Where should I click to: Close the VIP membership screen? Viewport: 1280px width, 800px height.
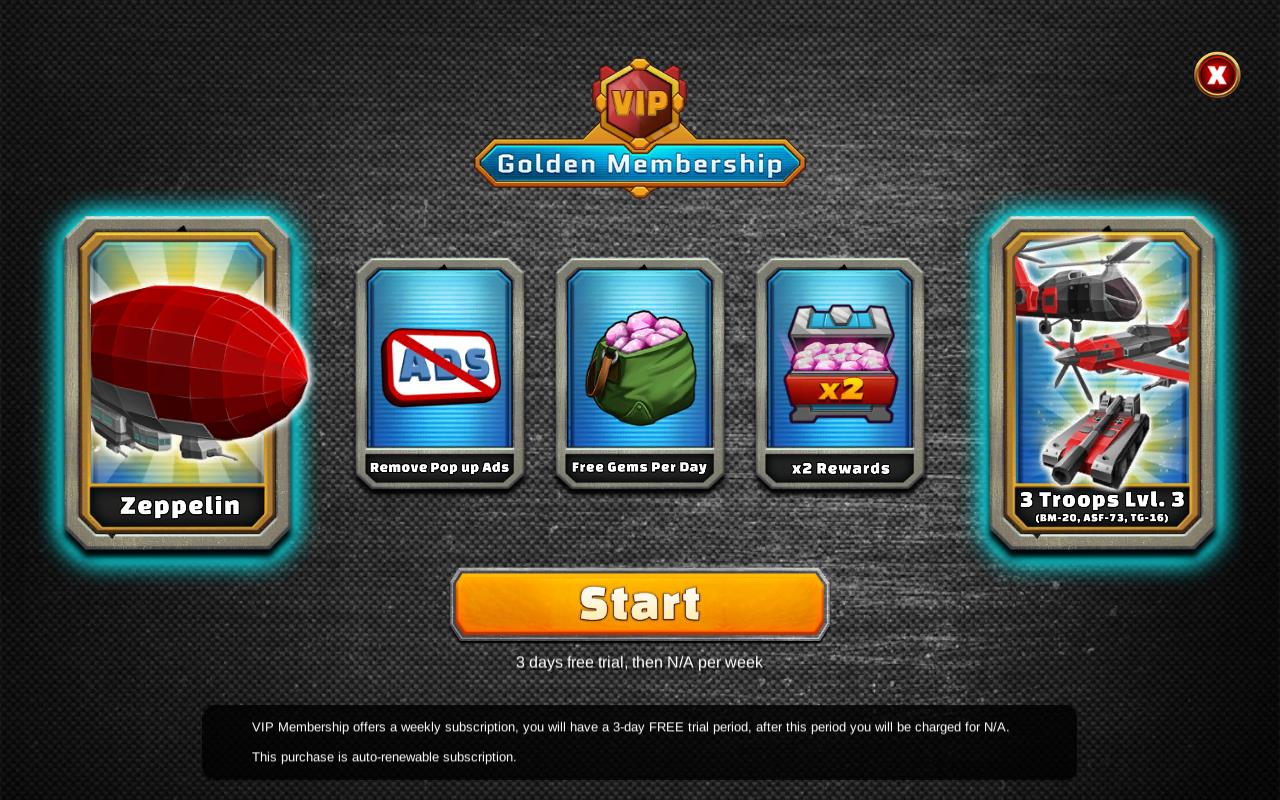click(1217, 75)
